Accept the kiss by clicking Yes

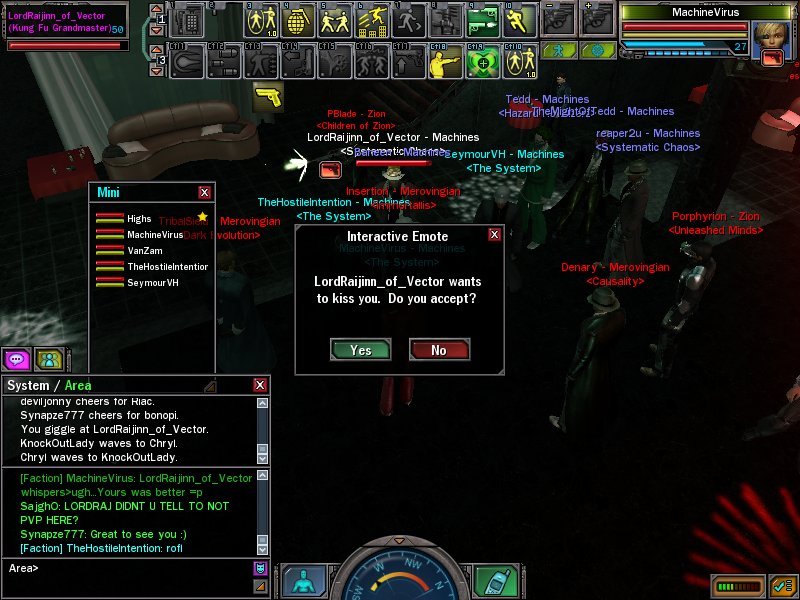[x=360, y=350]
